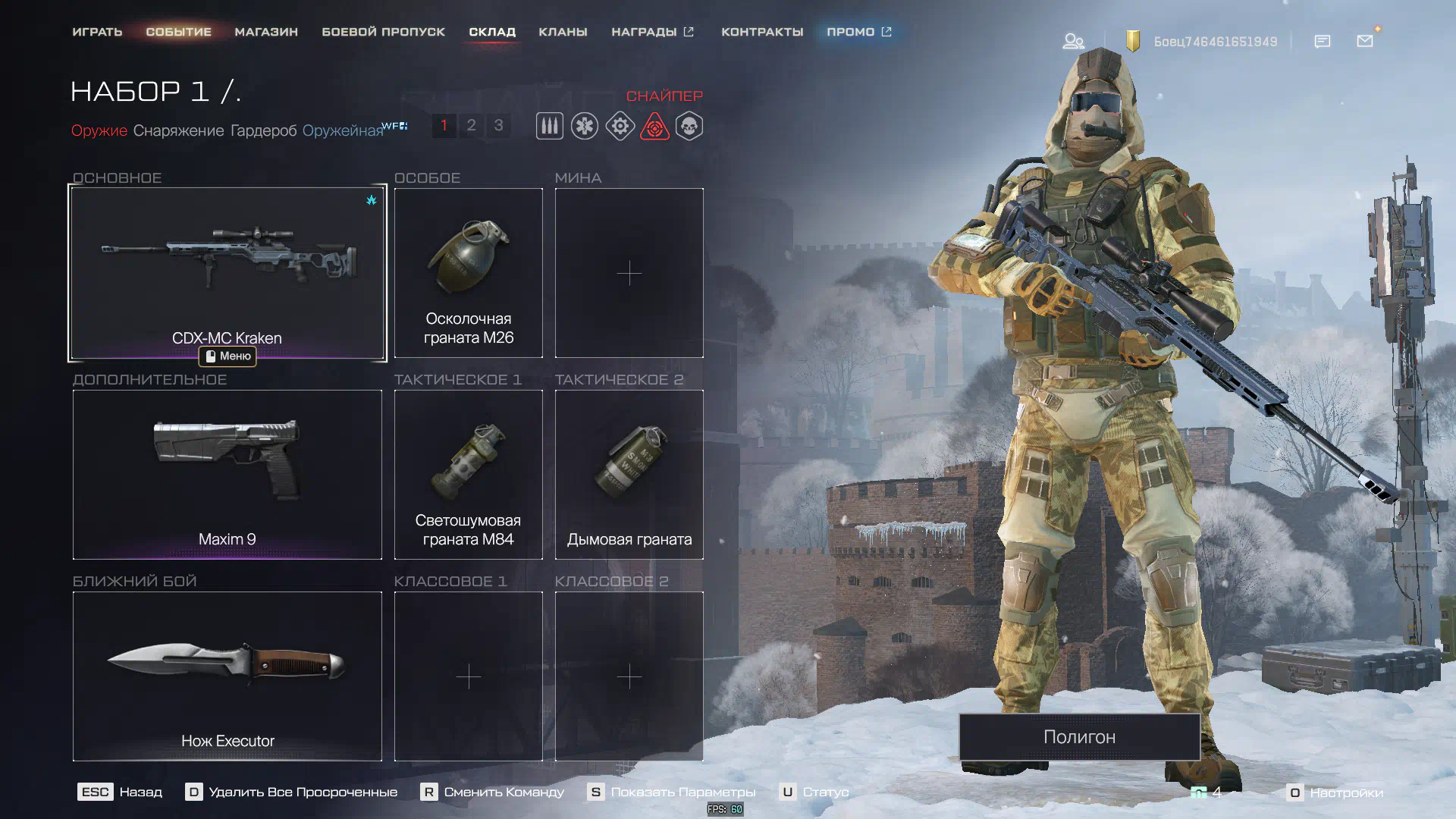Select the rifleman class bullets icon
Image resolution: width=1456 pixels, height=819 pixels.
point(550,126)
